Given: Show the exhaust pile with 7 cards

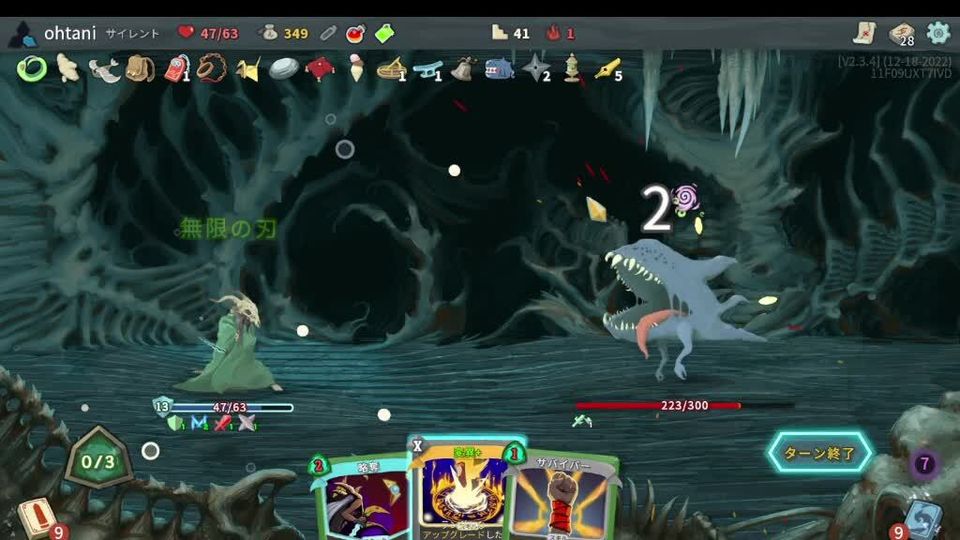Looking at the screenshot, I should [924, 464].
